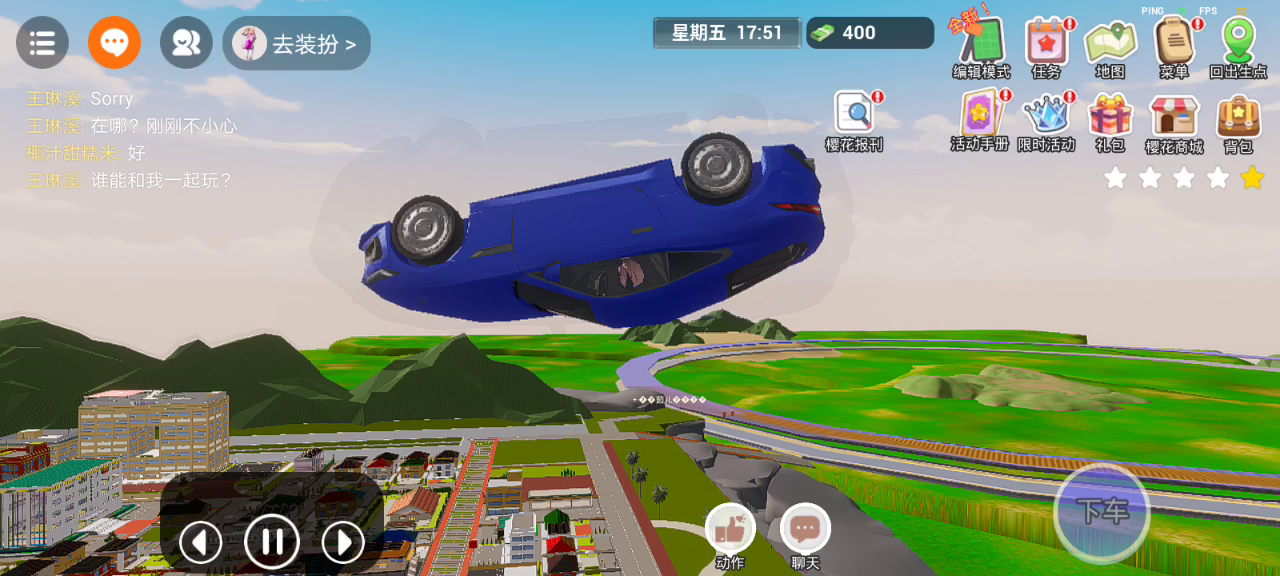Open the 任务 quest calendar

pos(1046,43)
